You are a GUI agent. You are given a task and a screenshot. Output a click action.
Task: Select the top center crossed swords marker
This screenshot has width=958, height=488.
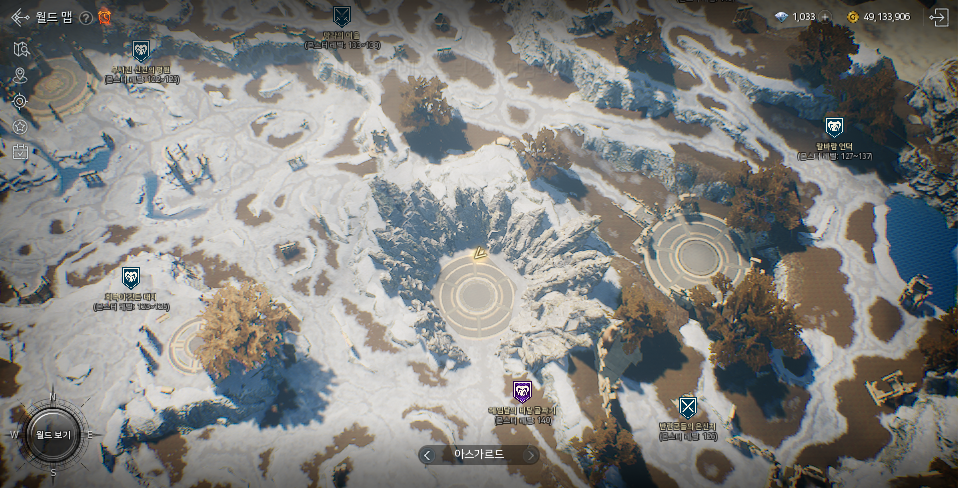click(341, 16)
